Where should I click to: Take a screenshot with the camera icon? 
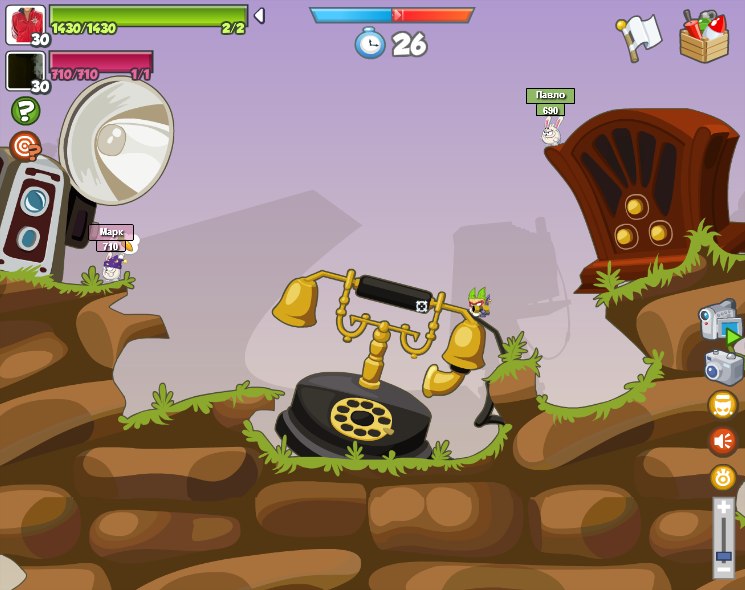[723, 366]
